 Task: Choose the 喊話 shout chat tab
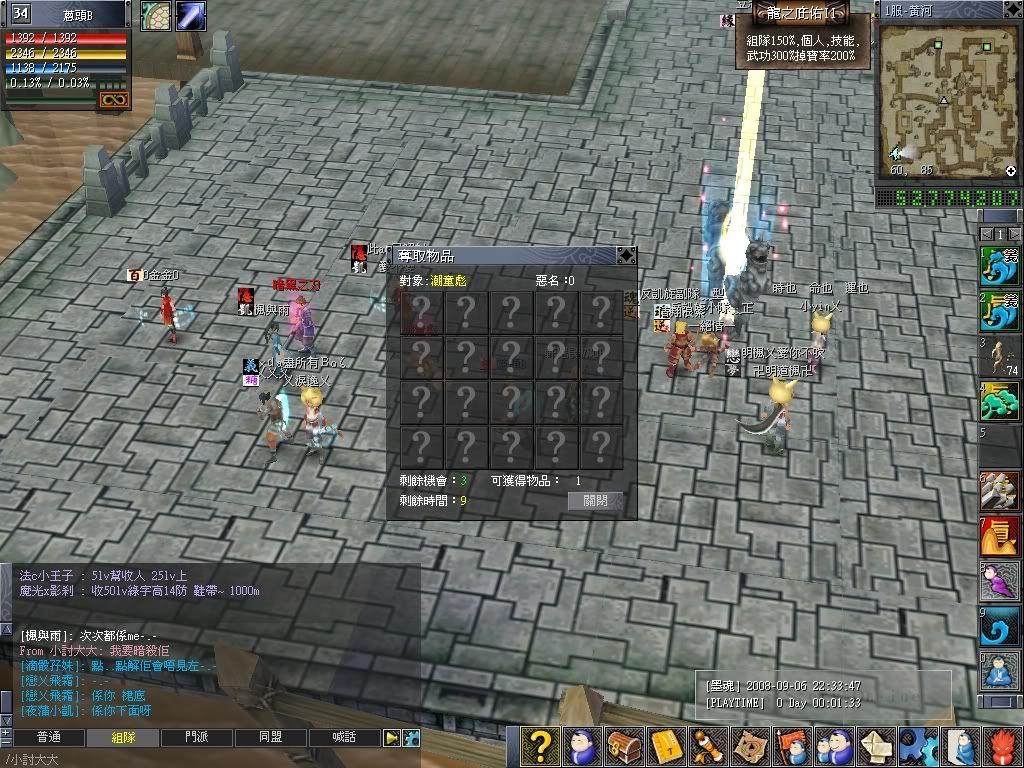point(345,737)
